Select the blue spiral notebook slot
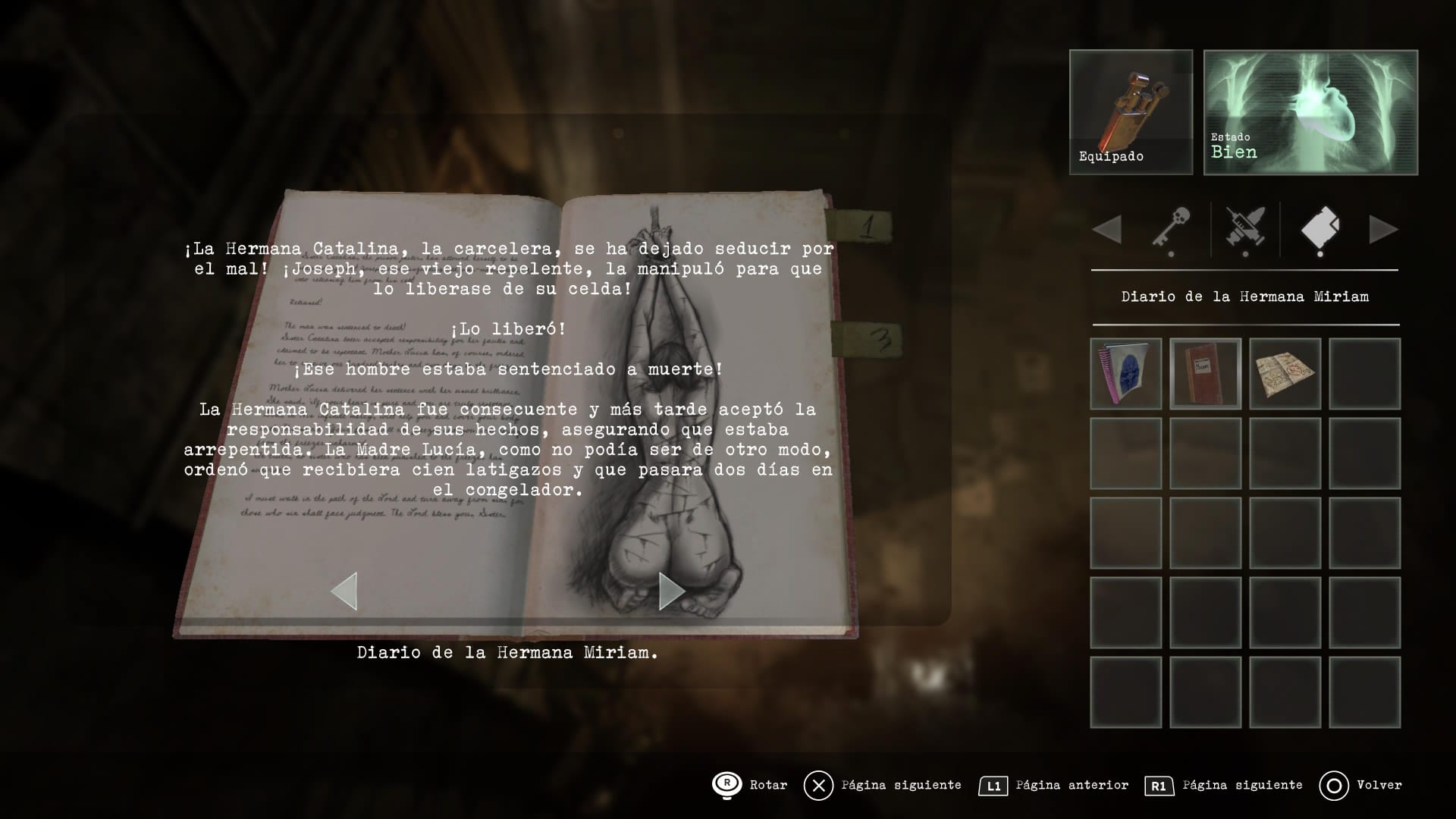This screenshot has height=819, width=1456. click(x=1126, y=374)
